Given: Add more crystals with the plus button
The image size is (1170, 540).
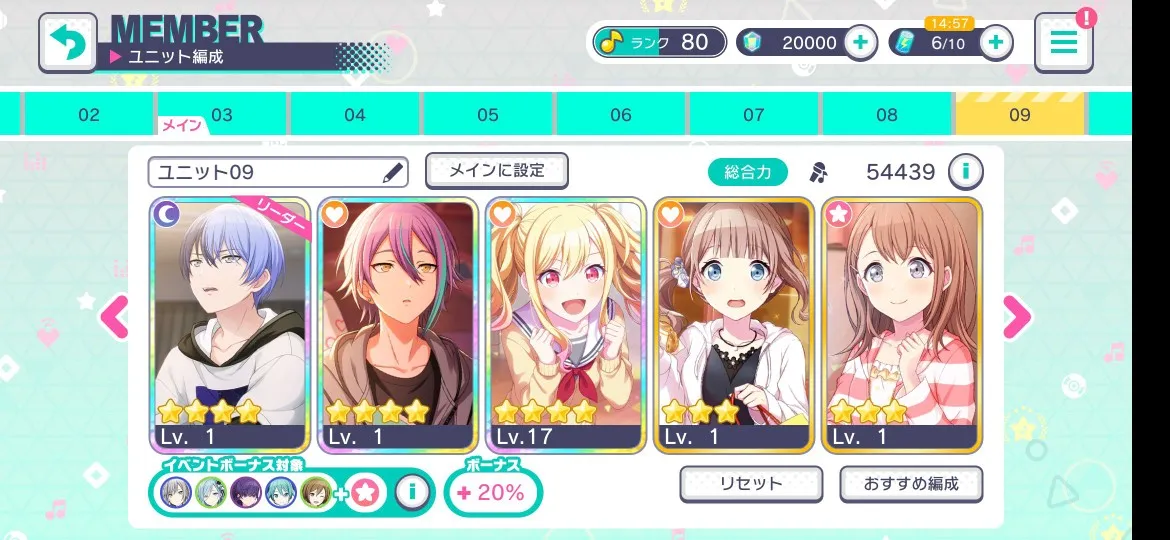Looking at the screenshot, I should click(x=861, y=42).
